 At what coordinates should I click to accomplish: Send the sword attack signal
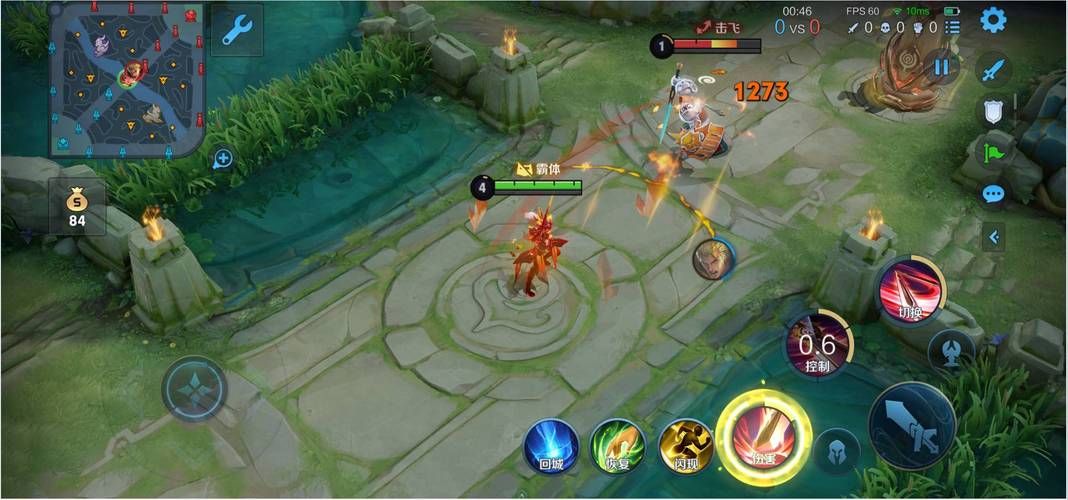[x=992, y=70]
